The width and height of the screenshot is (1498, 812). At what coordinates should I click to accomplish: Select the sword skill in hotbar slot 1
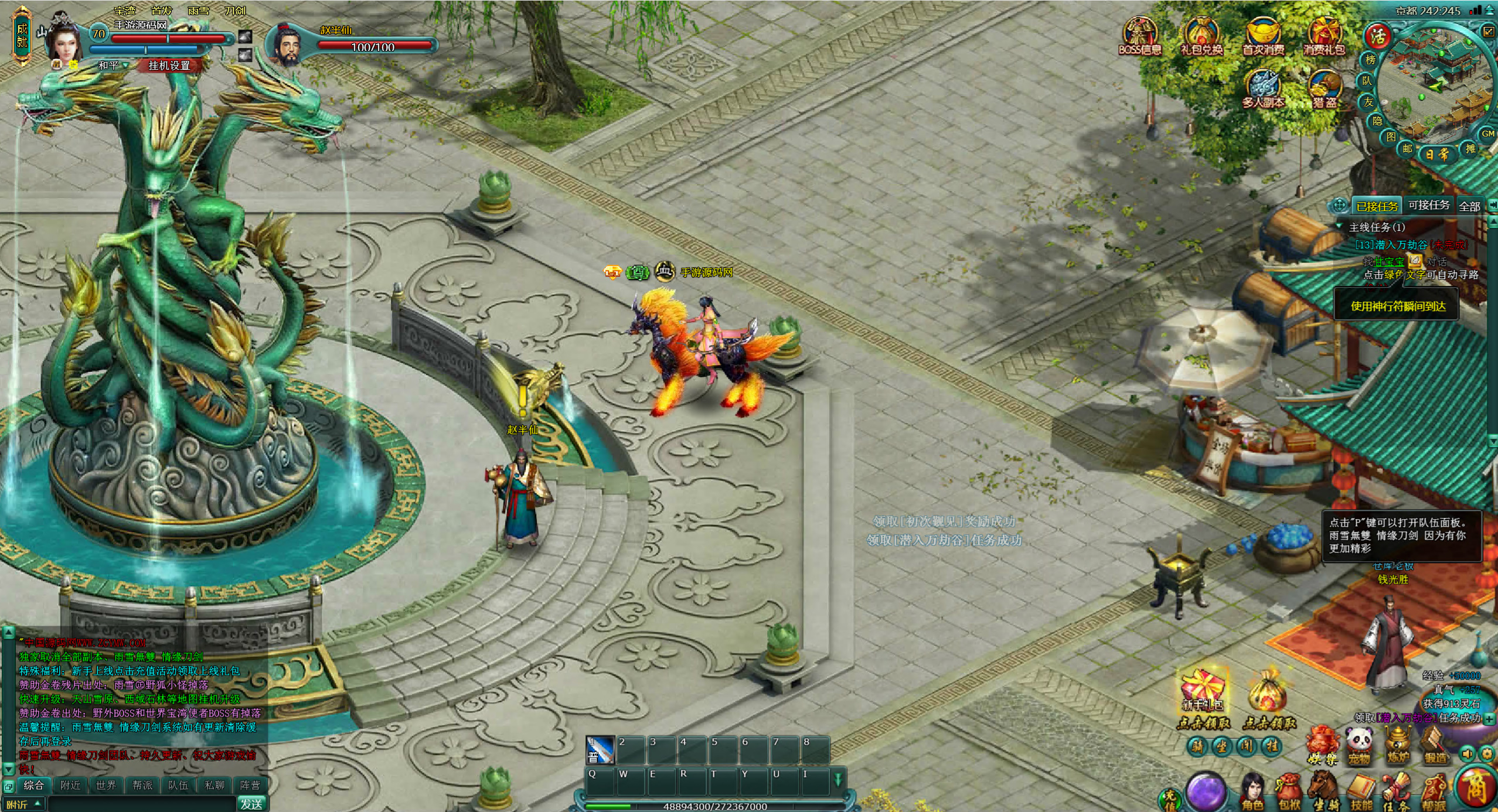[600, 749]
